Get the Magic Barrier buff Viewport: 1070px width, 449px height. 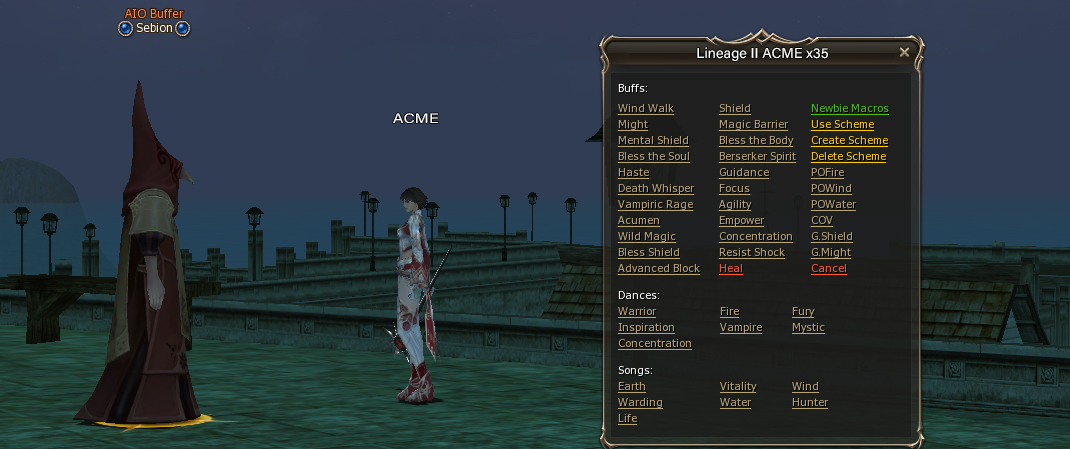pyautogui.click(x=753, y=124)
